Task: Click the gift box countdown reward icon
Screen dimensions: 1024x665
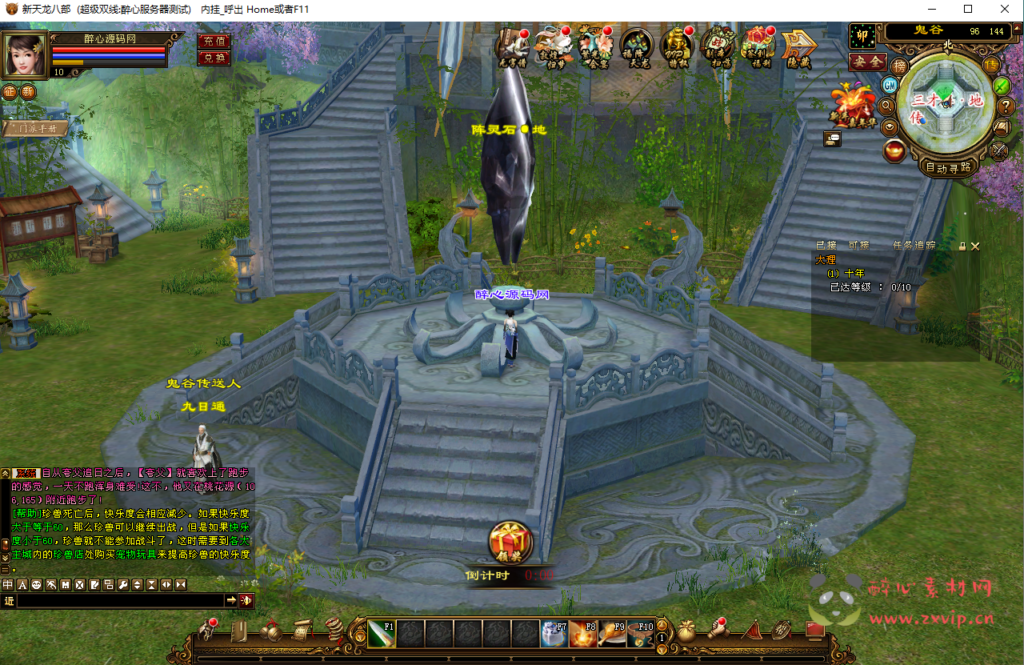Action: tap(510, 542)
